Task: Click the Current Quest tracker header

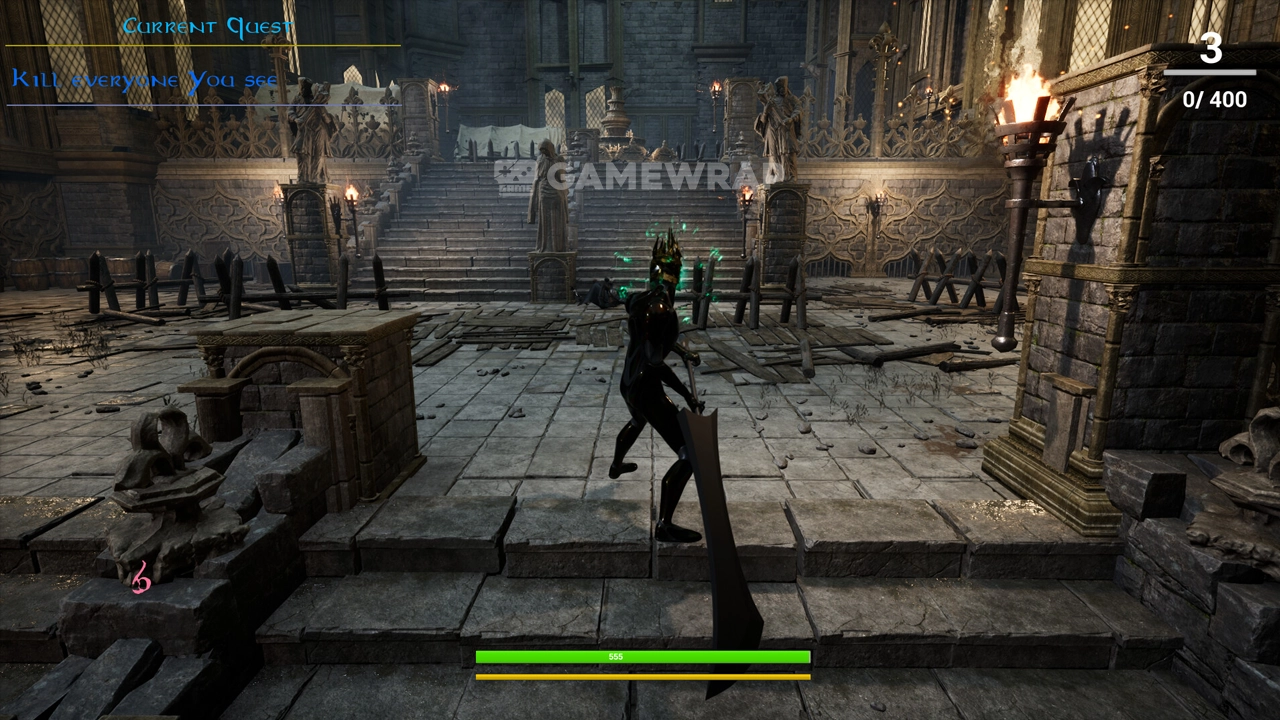Action: [x=207, y=27]
